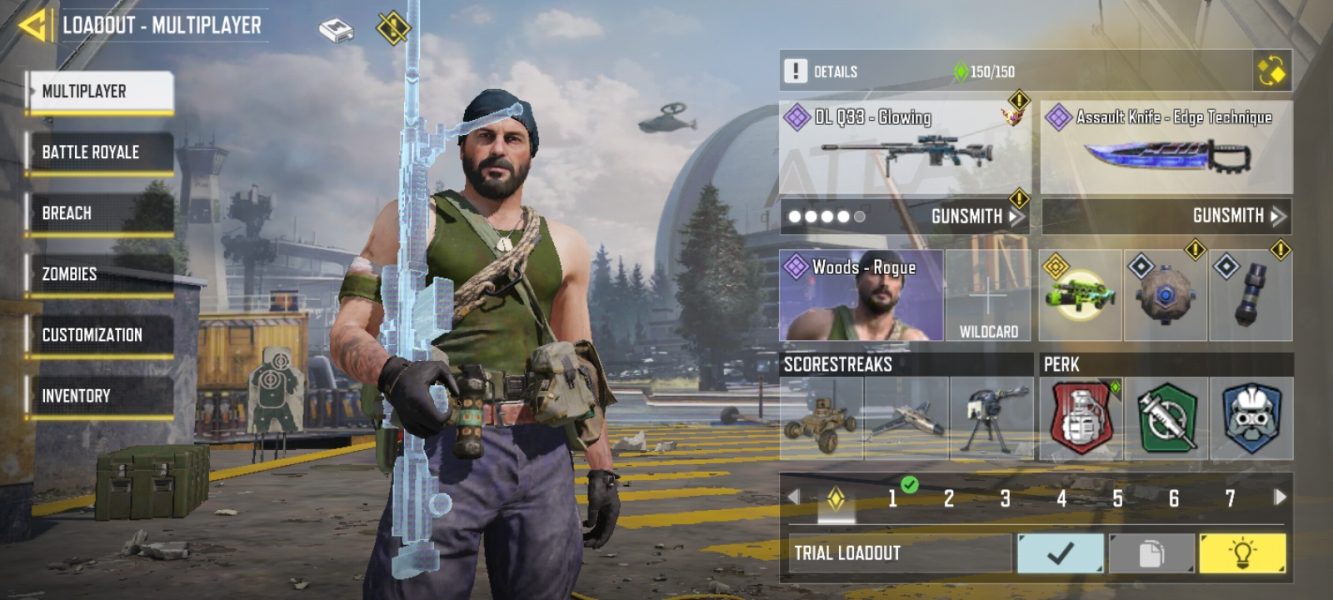Select the green syringe perk slot
Screen dimensions: 1333x600
tap(1166, 419)
